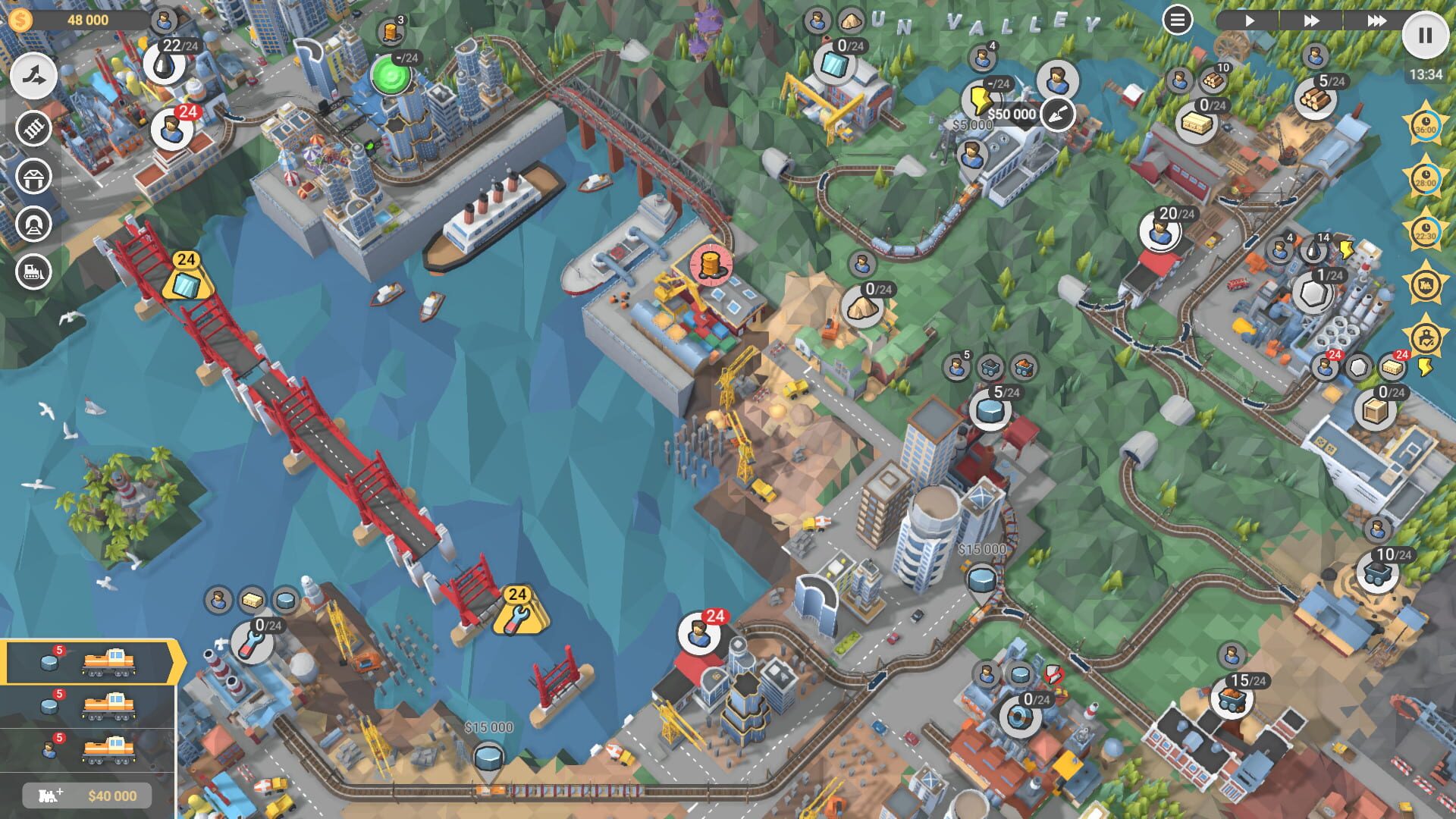The height and width of the screenshot is (819, 1456).
Task: Click the 13:34 game clock
Action: [x=1427, y=74]
